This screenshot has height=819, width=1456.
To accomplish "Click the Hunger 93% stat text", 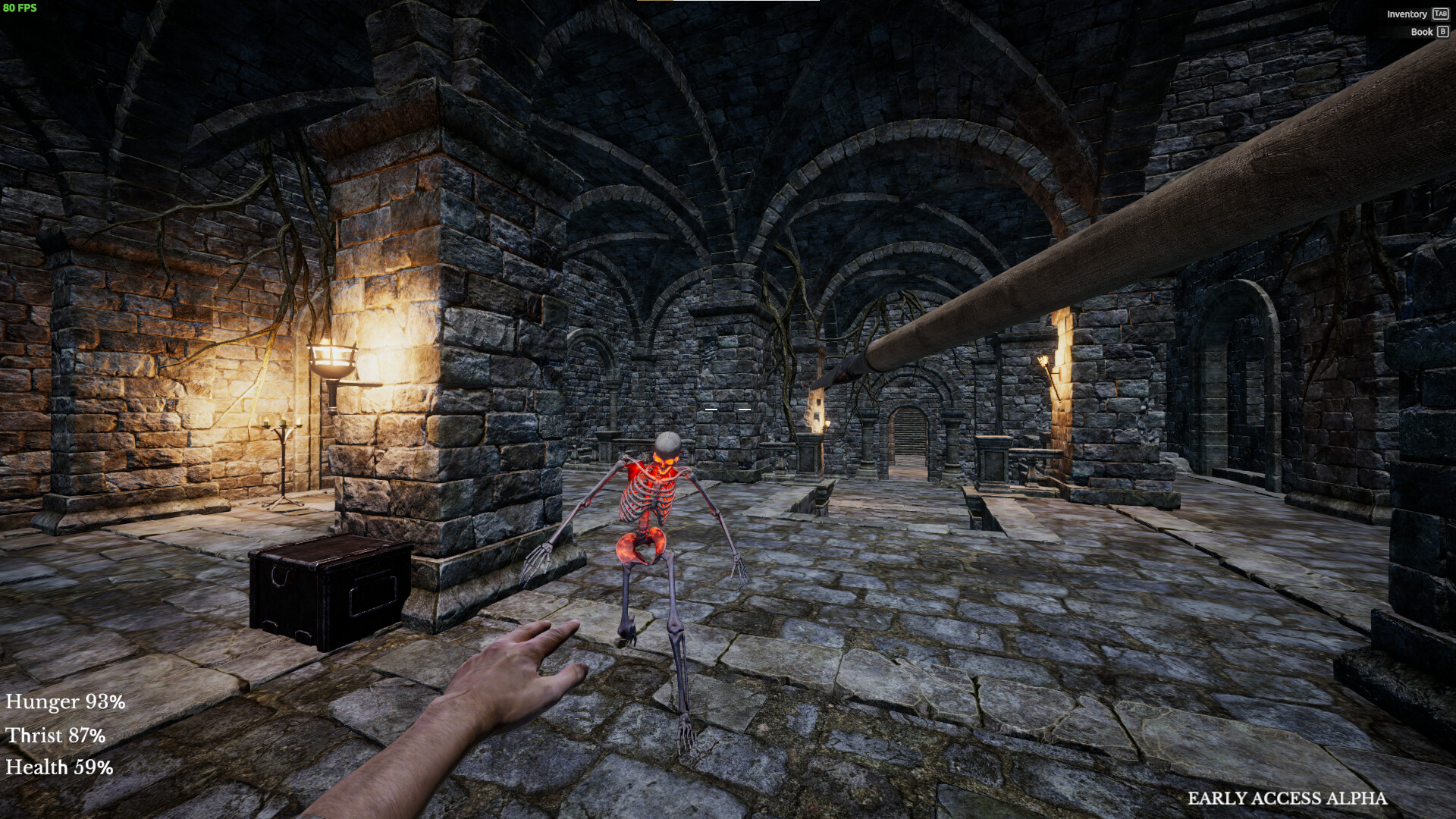I will 64,701.
